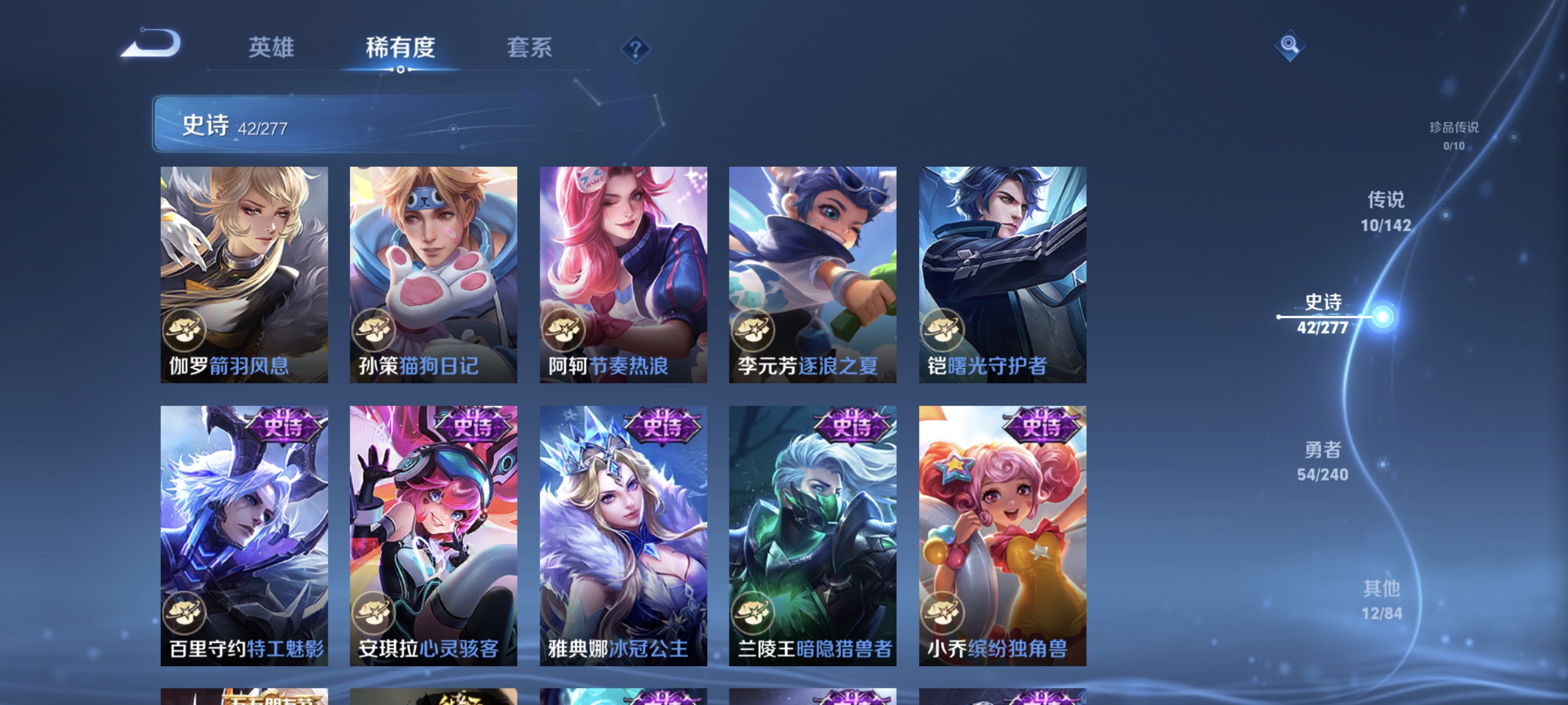Click the star badge on 孙策猫狗日记 skin

pyautogui.click(x=376, y=331)
